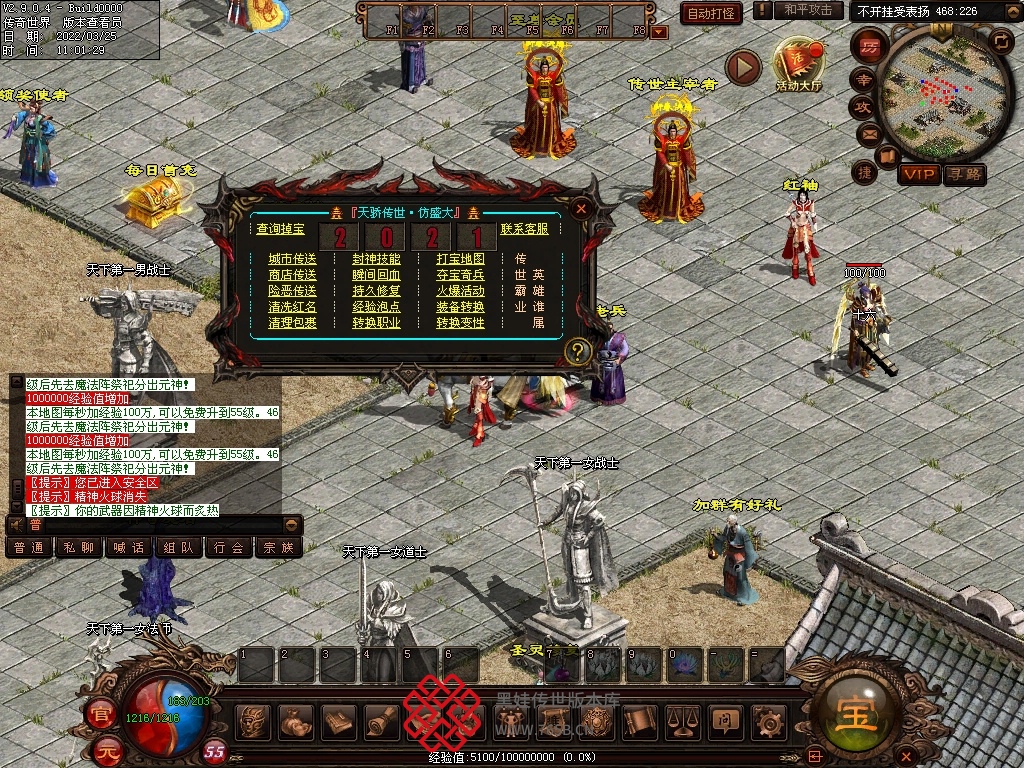Contact support via 联系客服

524,229
